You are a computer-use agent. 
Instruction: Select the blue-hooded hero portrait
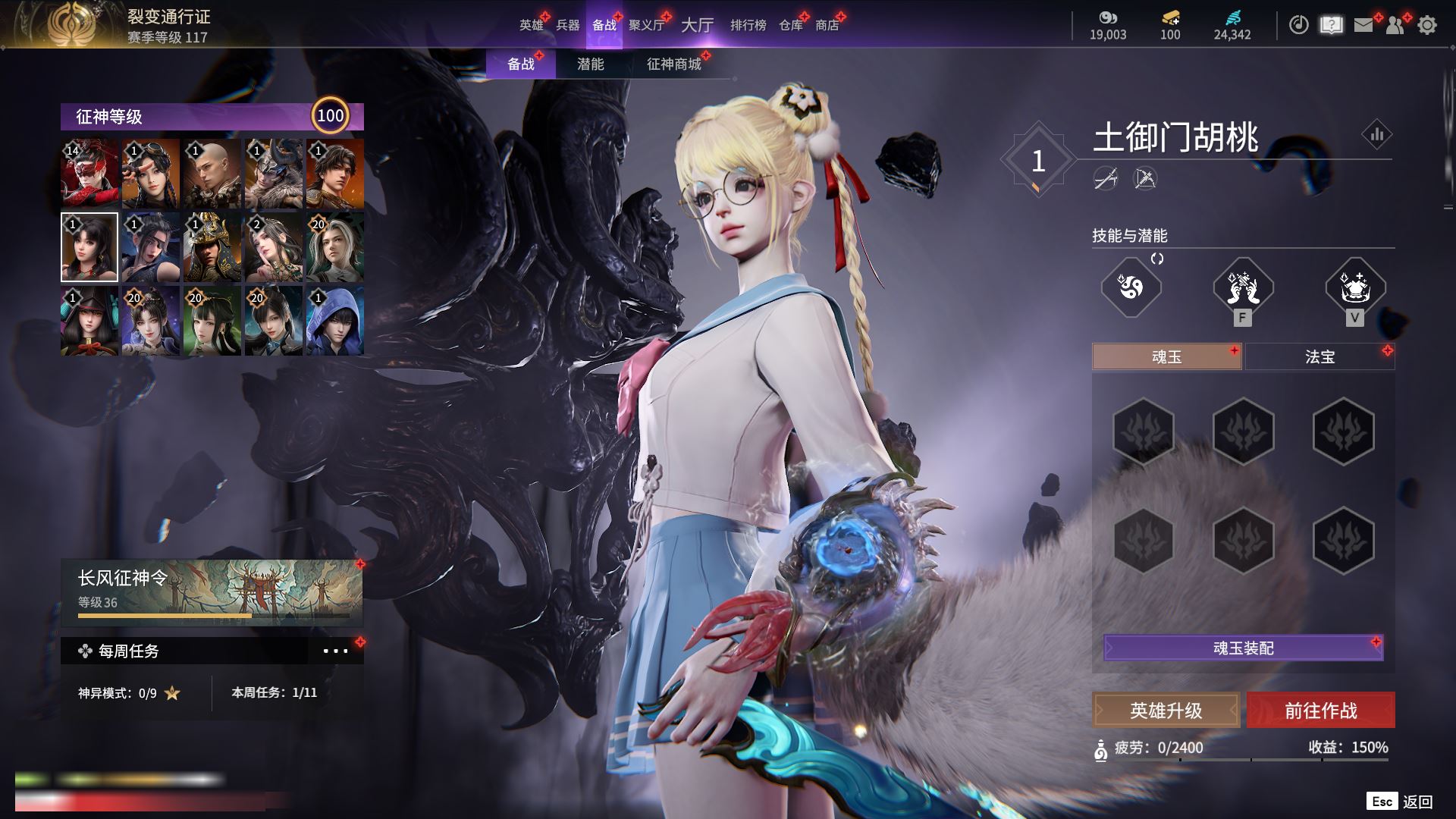point(334,321)
